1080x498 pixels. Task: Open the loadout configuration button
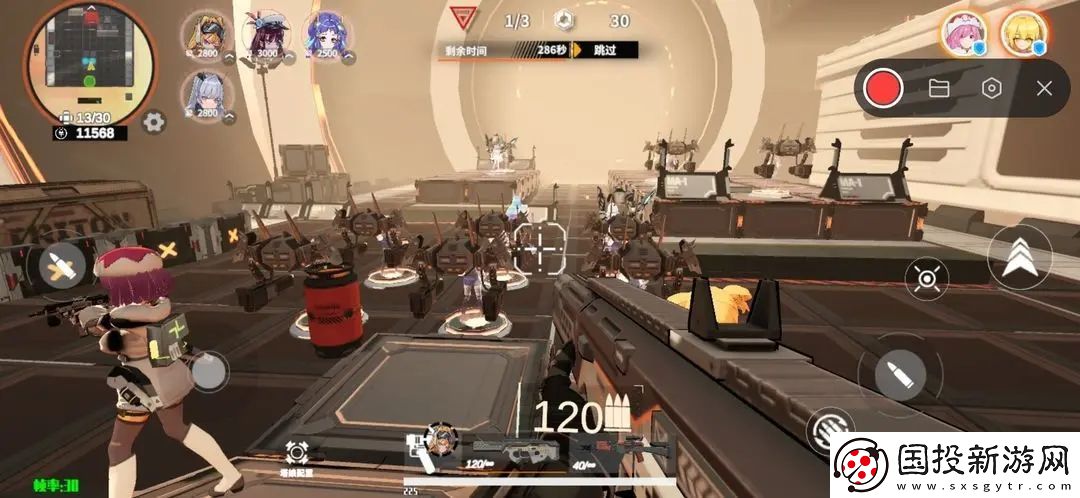point(295,455)
